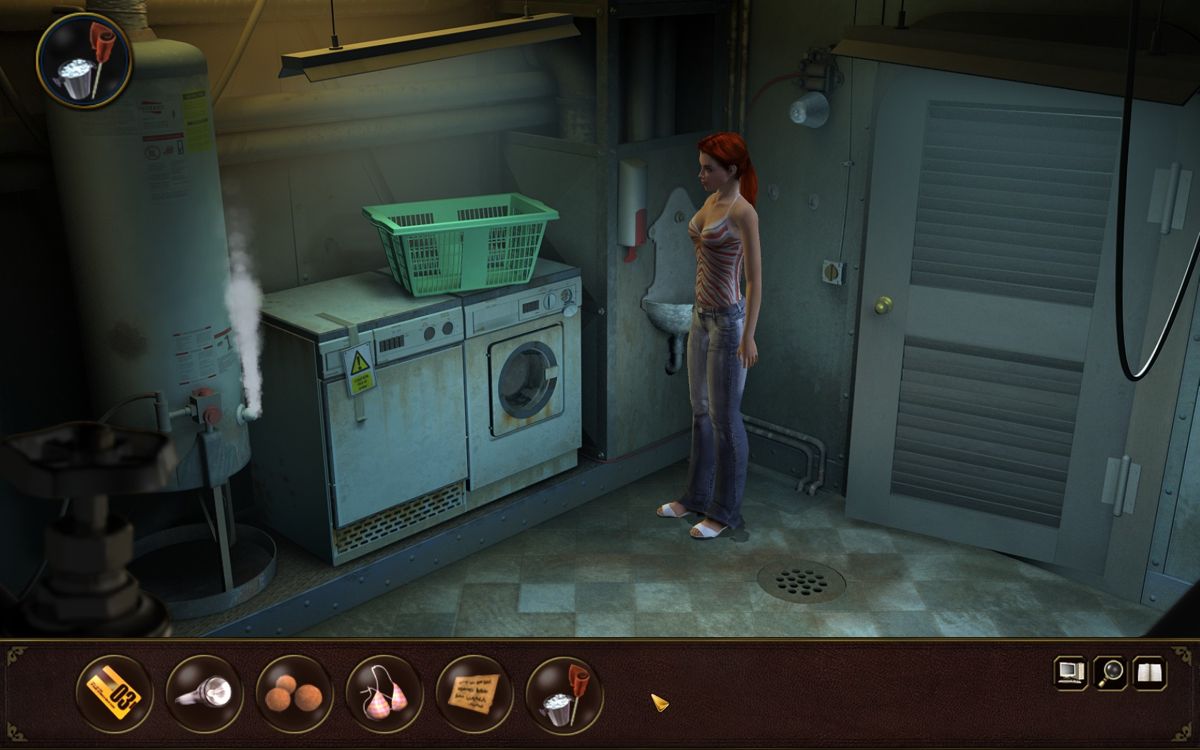Viewport: 1200px width, 750px height.
Task: Click the active item indicator above the scene
Action: 84,62
